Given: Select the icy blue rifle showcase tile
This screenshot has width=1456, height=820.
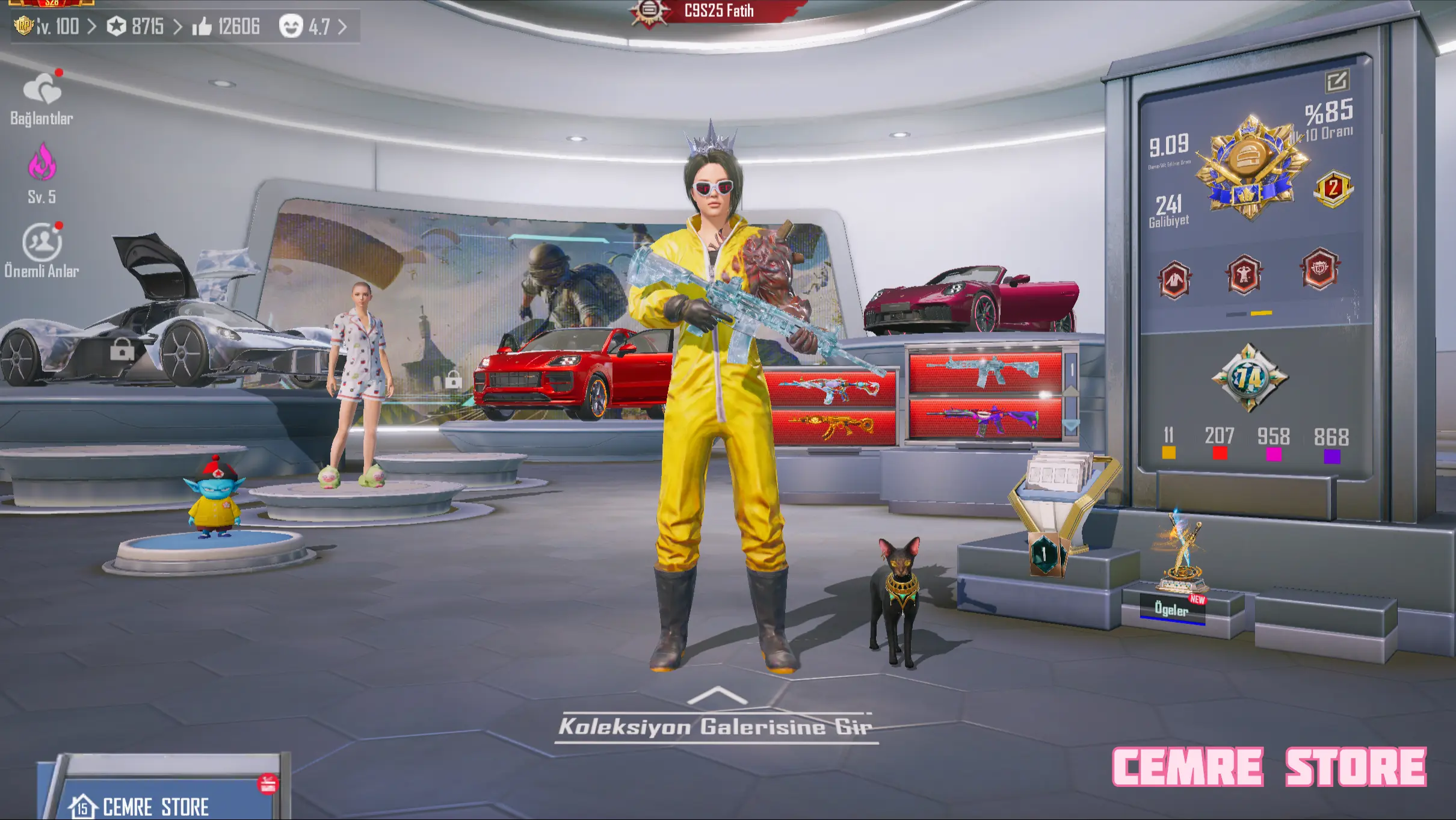Looking at the screenshot, I should [984, 369].
